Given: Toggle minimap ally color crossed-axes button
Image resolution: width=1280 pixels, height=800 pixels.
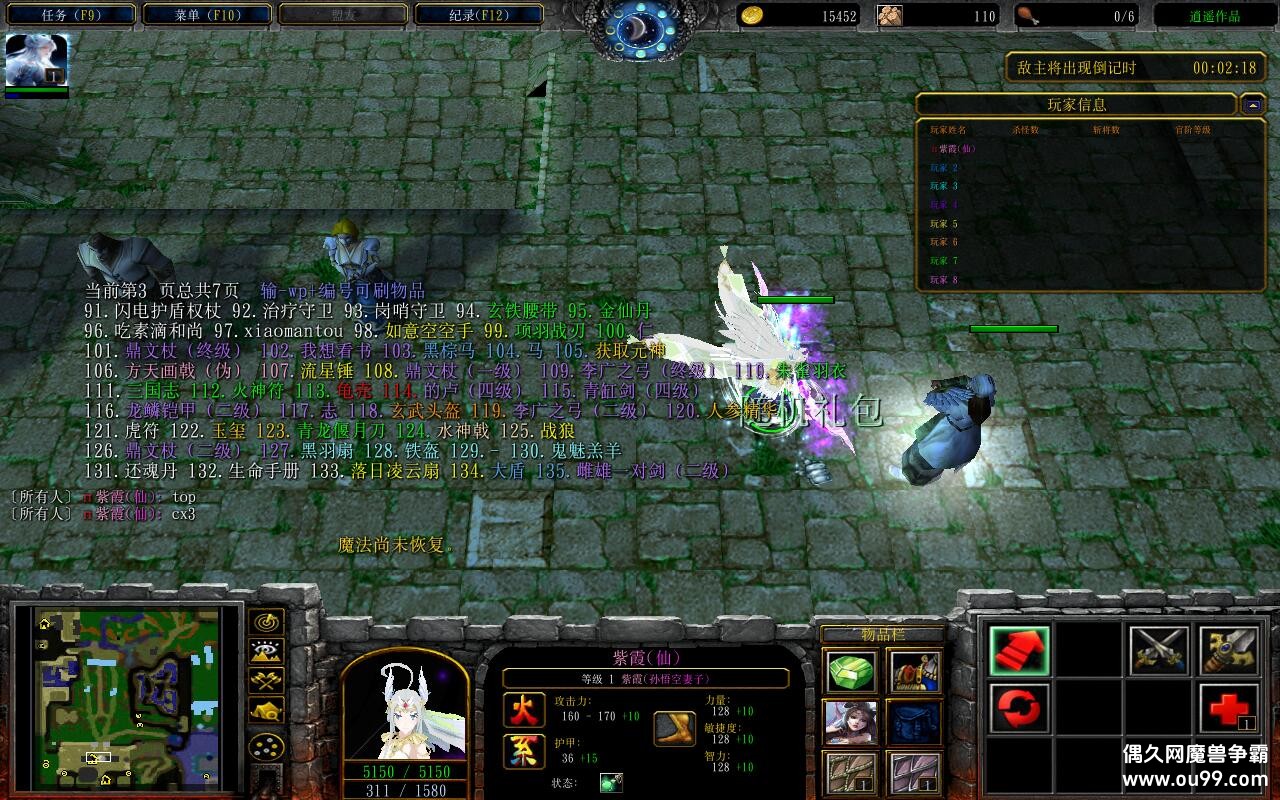Looking at the screenshot, I should click(266, 681).
